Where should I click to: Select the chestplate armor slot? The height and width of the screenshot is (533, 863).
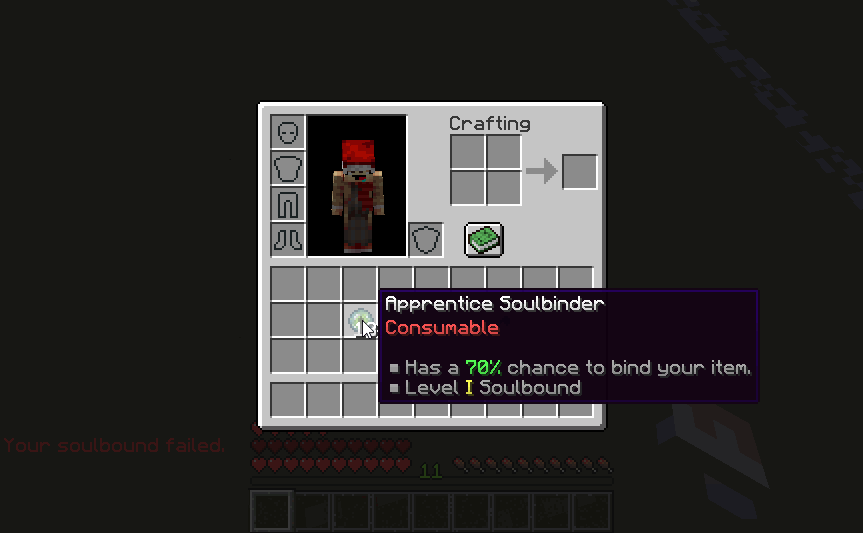[x=288, y=168]
